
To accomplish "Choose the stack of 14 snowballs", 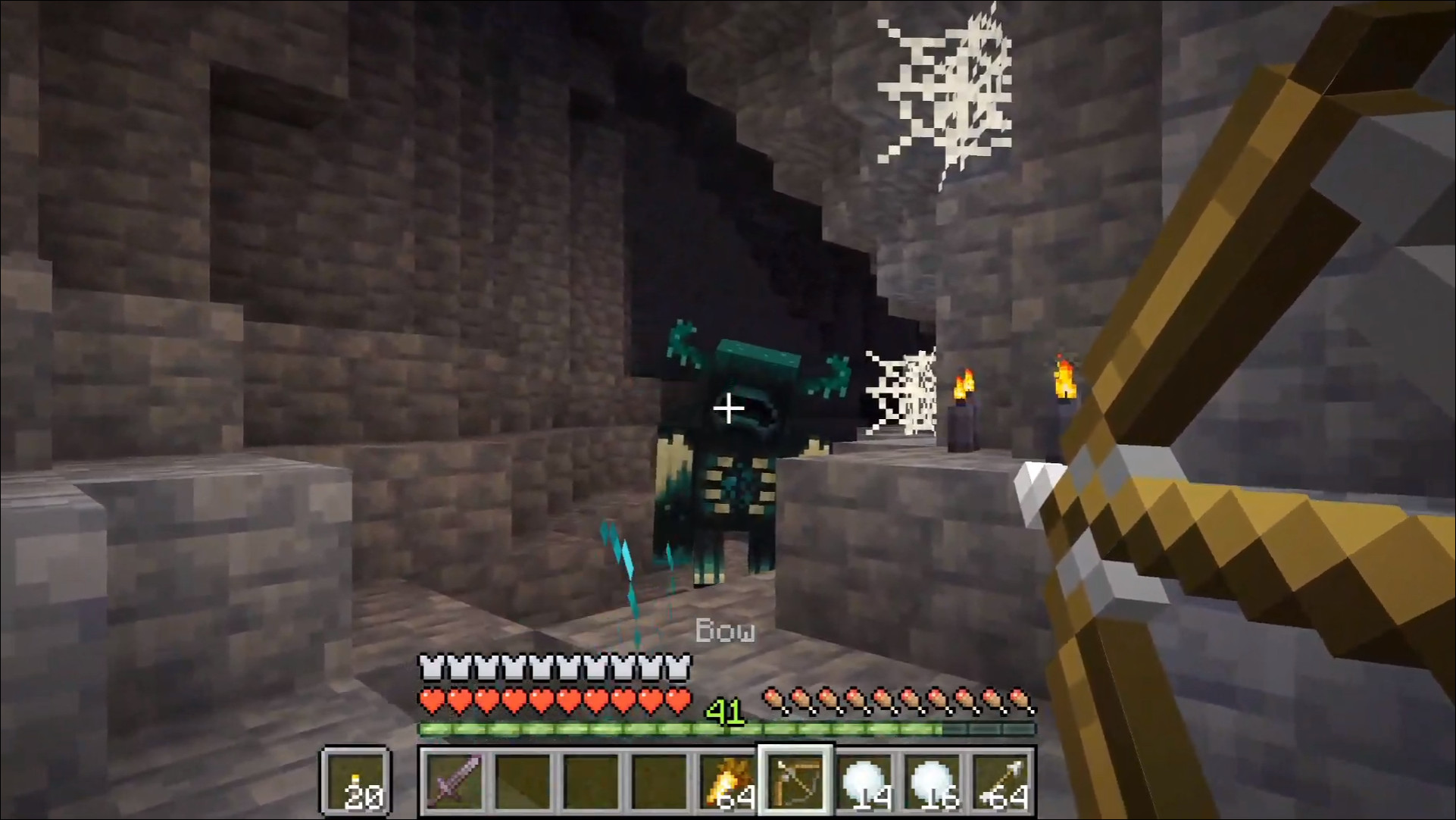I will [x=865, y=781].
